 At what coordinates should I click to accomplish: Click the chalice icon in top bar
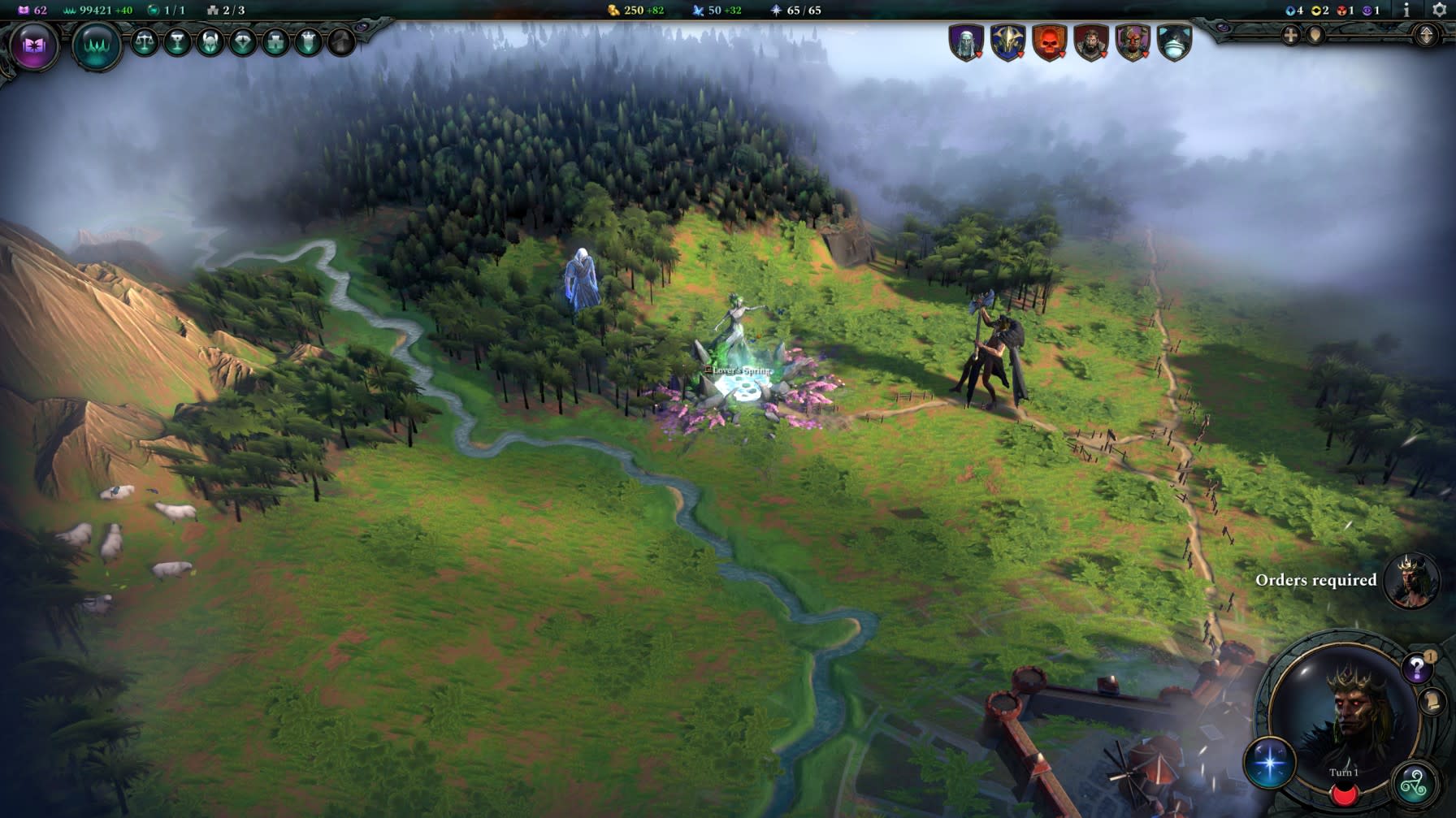[x=177, y=42]
